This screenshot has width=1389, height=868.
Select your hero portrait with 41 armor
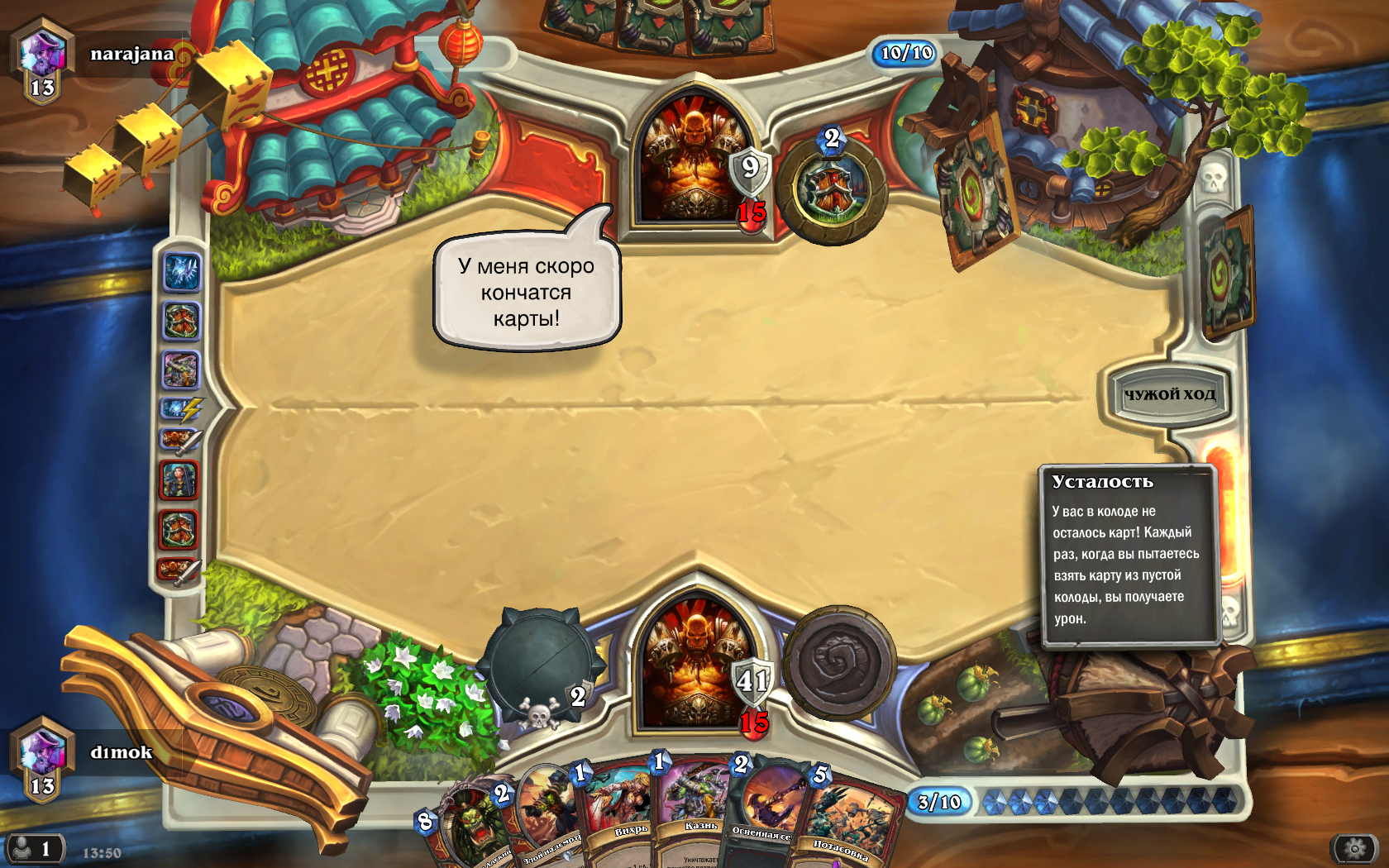[x=694, y=661]
